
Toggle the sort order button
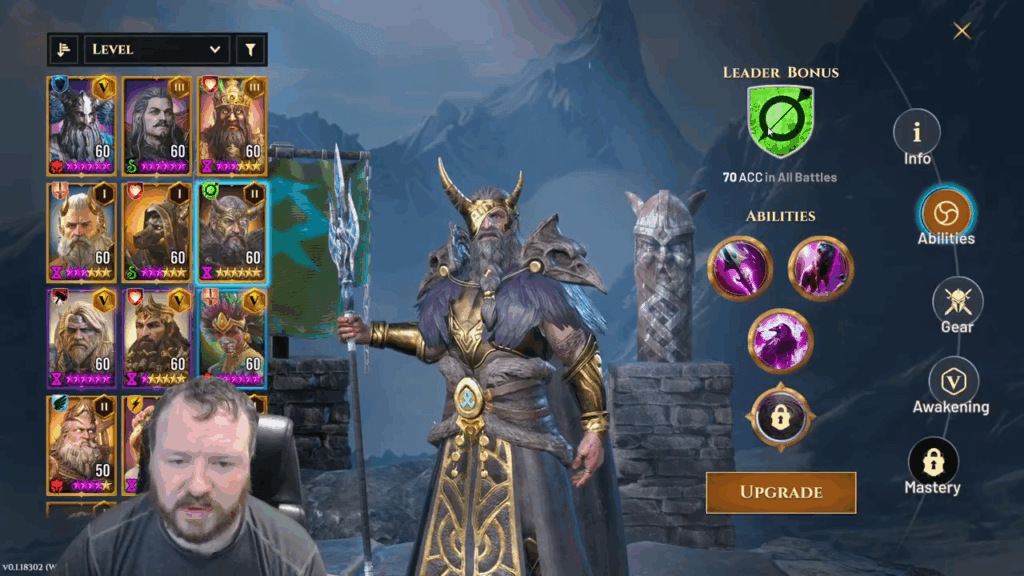point(64,49)
